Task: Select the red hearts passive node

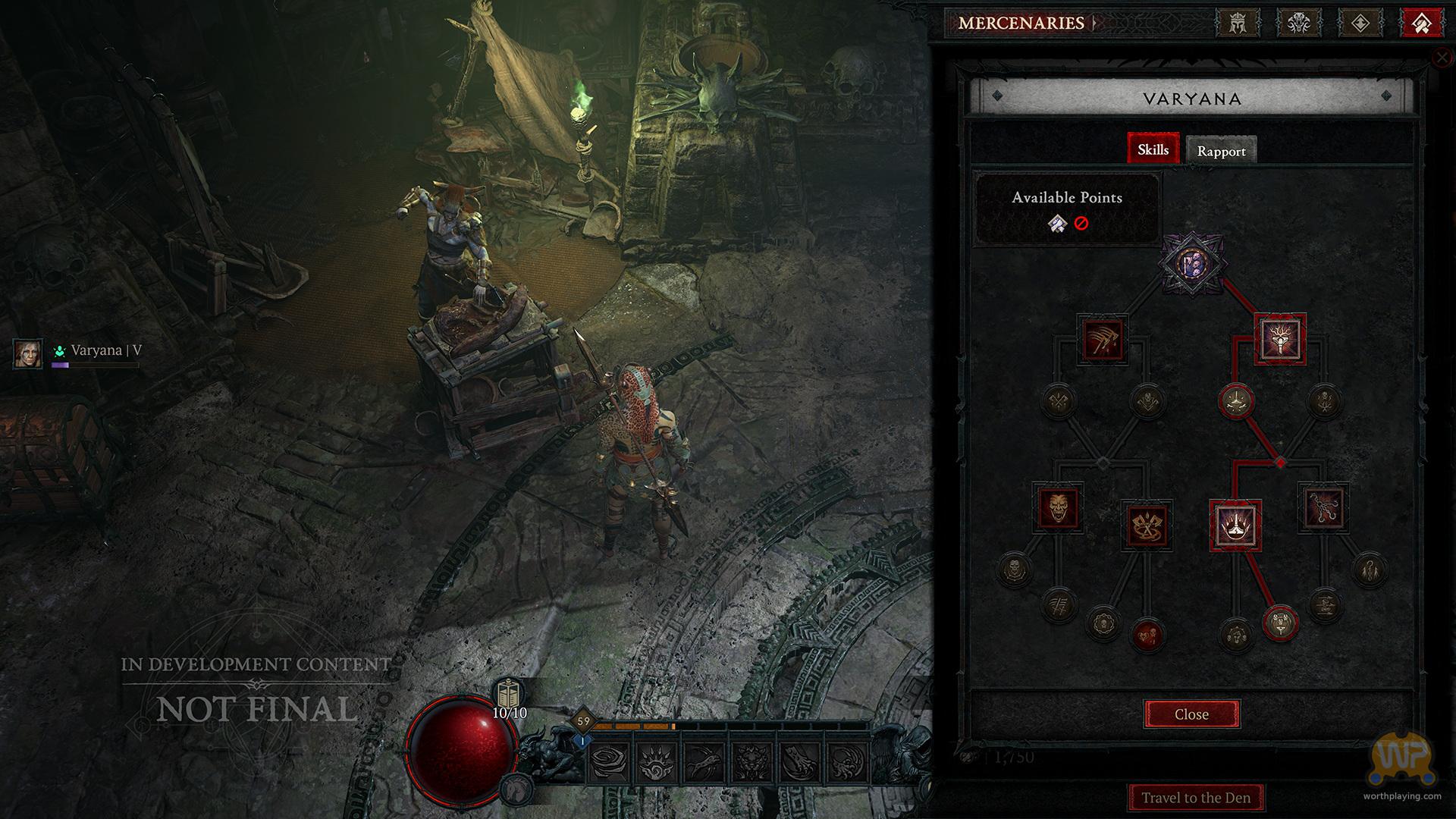Action: (1147, 634)
